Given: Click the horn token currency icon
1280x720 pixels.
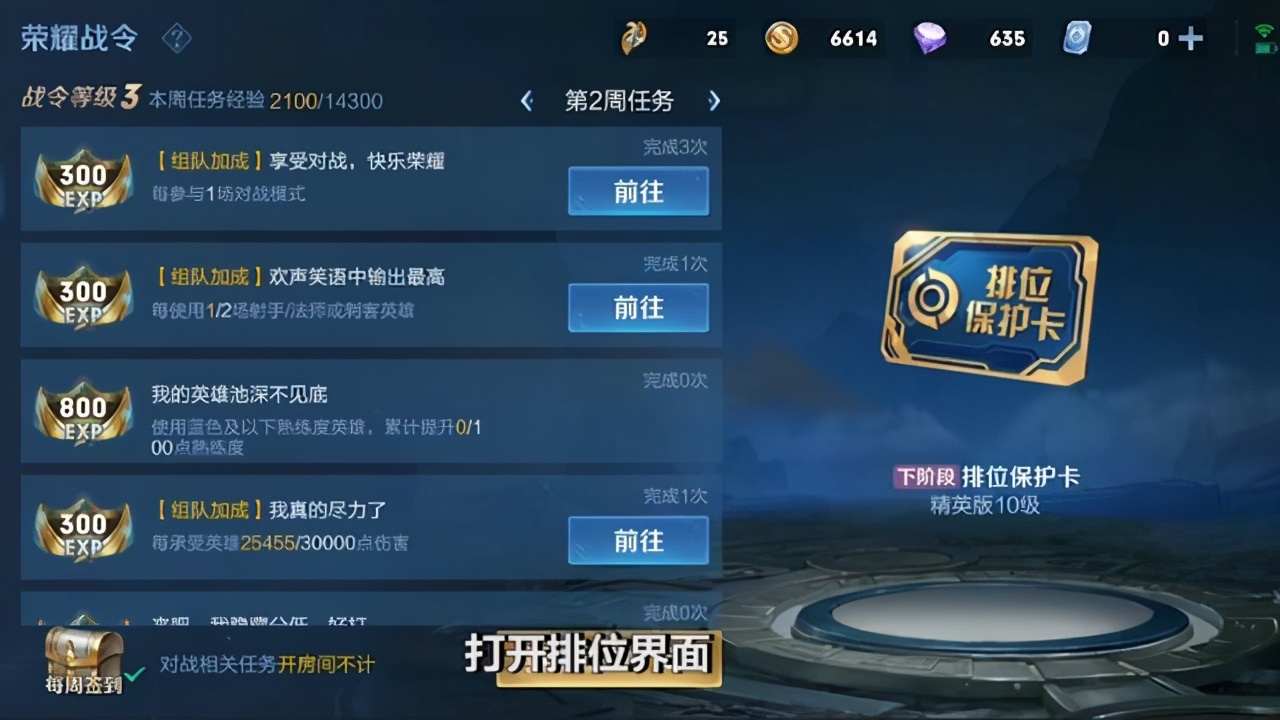Looking at the screenshot, I should point(636,38).
